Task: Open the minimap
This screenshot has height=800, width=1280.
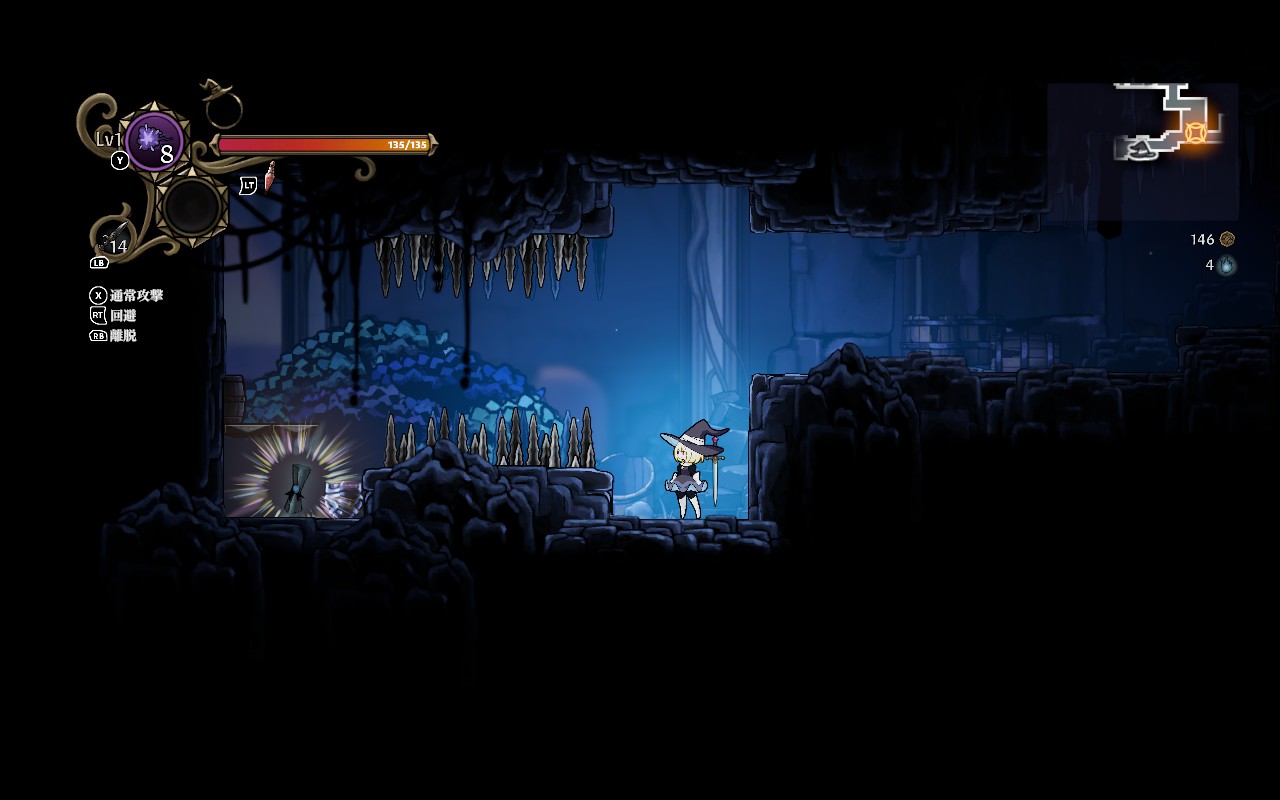Action: 1143,150
